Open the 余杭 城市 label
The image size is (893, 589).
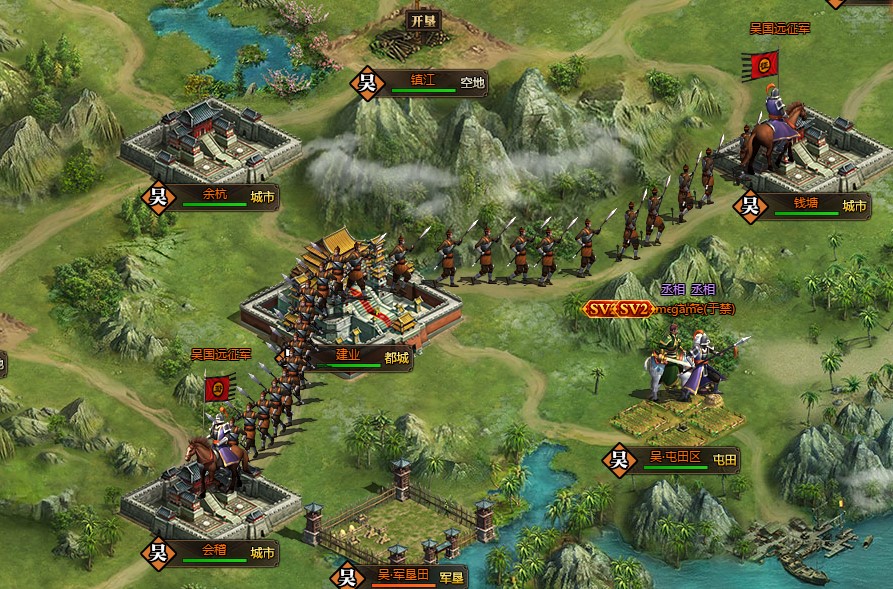pyautogui.click(x=222, y=197)
